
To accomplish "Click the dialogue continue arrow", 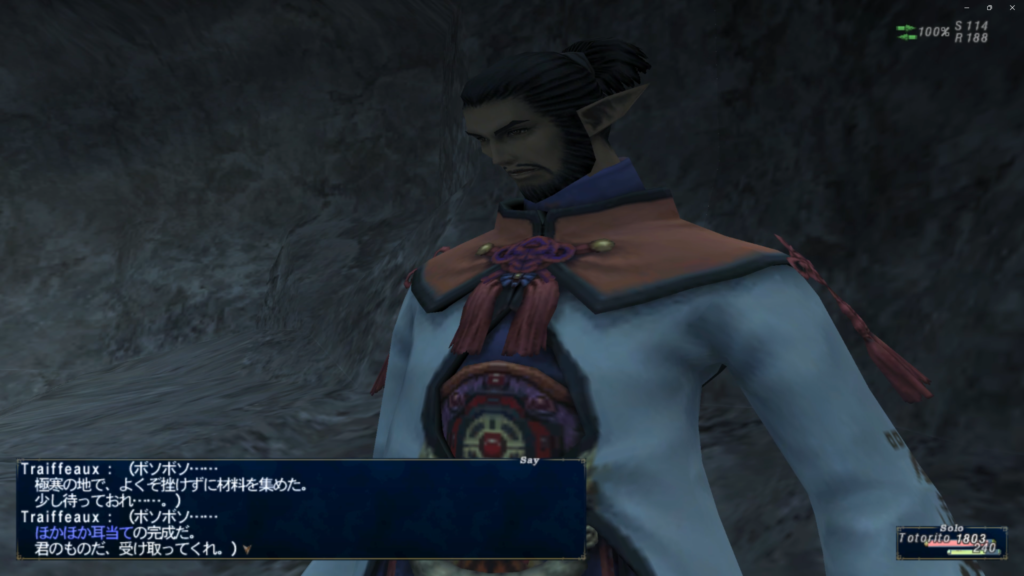I will point(246,549).
